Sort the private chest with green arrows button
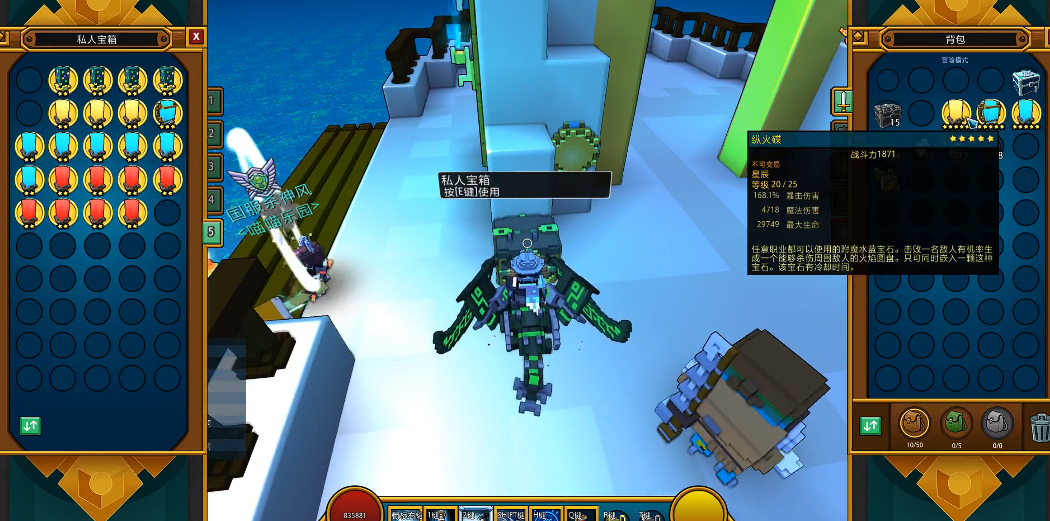 click(31, 425)
